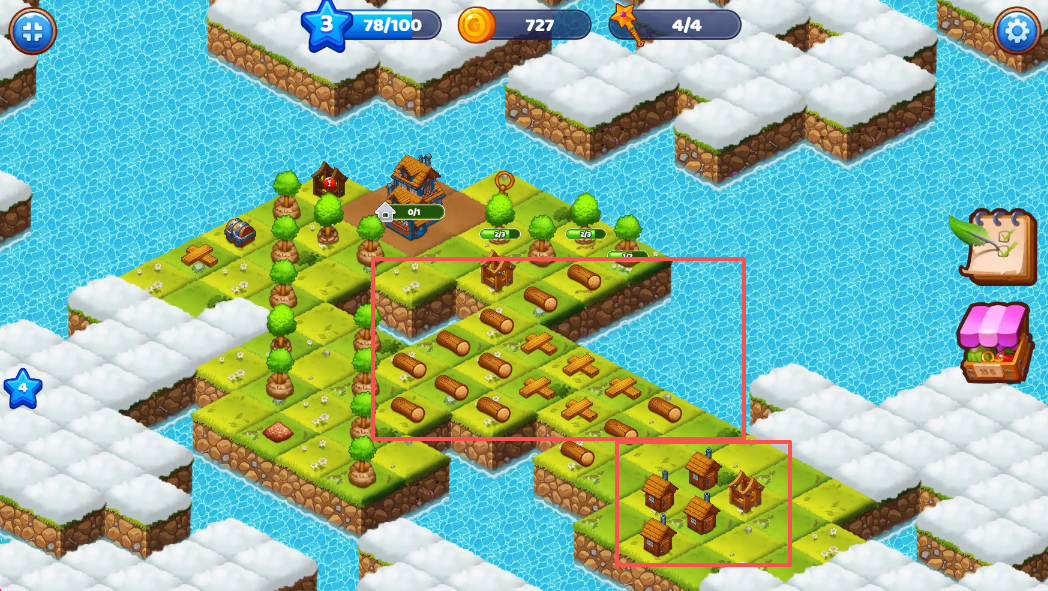Tap the blue star with number 4
The height and width of the screenshot is (591, 1048).
point(22,388)
